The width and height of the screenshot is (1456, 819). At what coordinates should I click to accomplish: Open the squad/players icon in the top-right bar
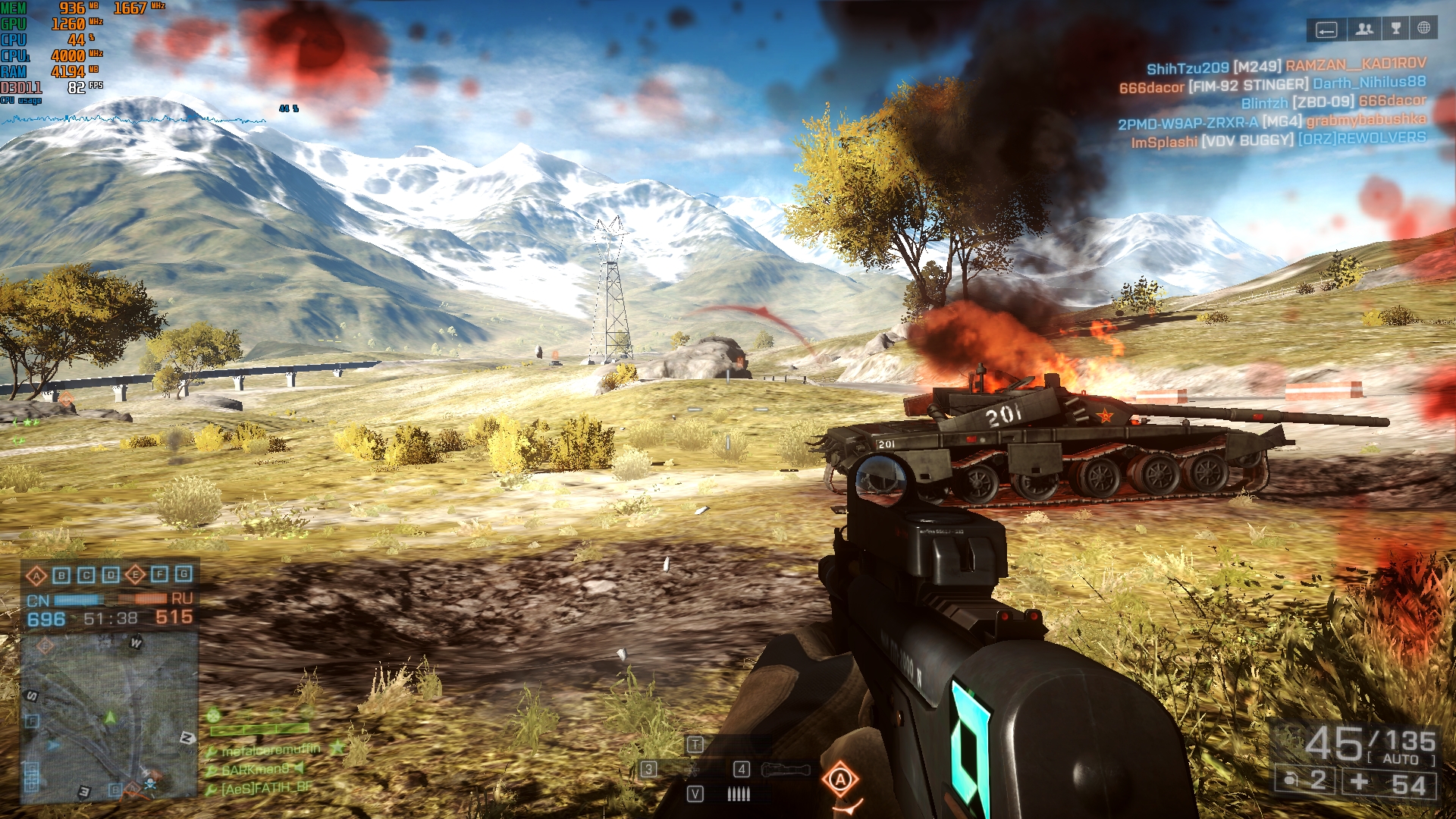click(1364, 30)
